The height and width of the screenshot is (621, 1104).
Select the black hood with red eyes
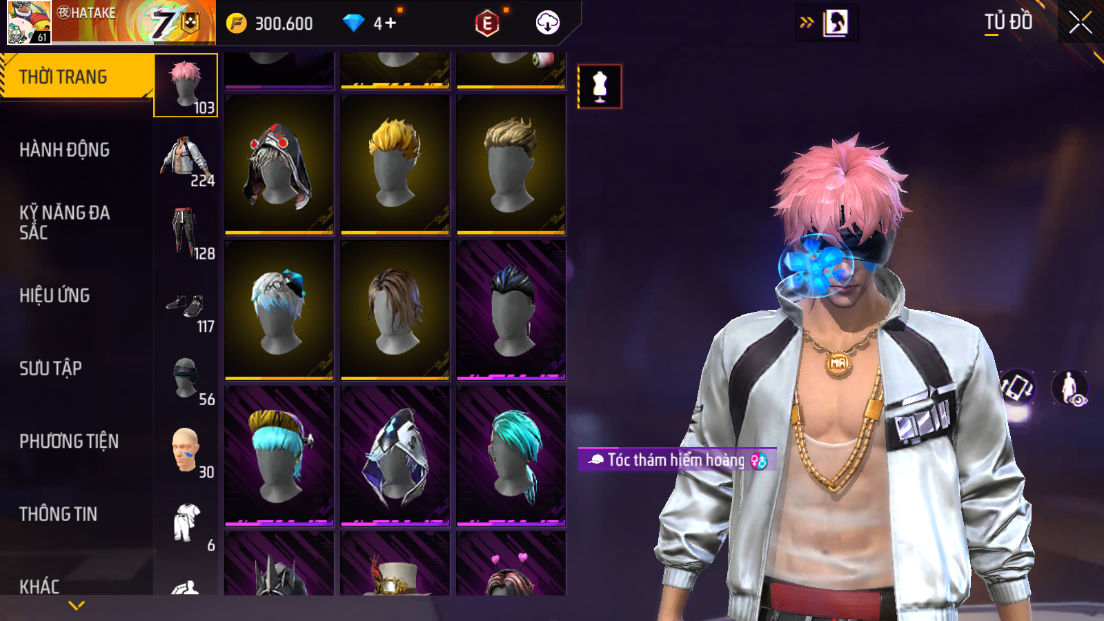pos(279,163)
